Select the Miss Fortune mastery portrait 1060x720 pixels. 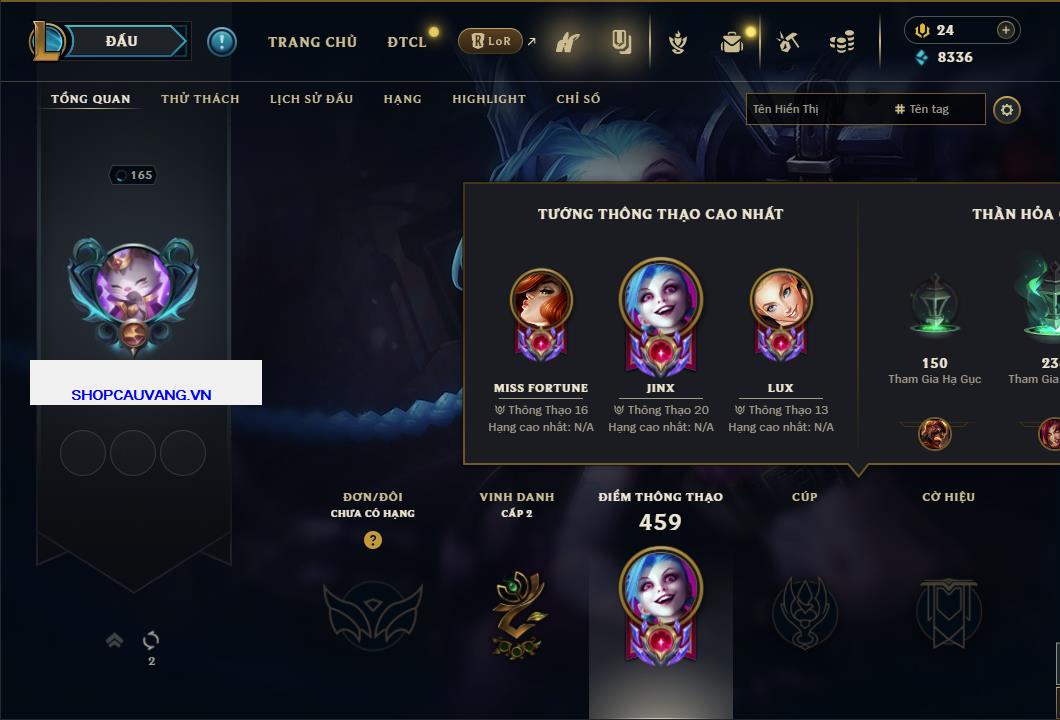point(541,312)
